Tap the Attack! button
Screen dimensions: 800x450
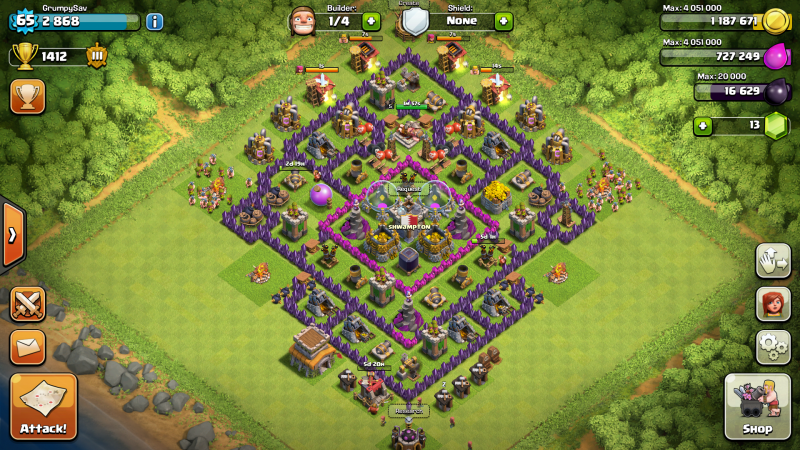[43, 407]
